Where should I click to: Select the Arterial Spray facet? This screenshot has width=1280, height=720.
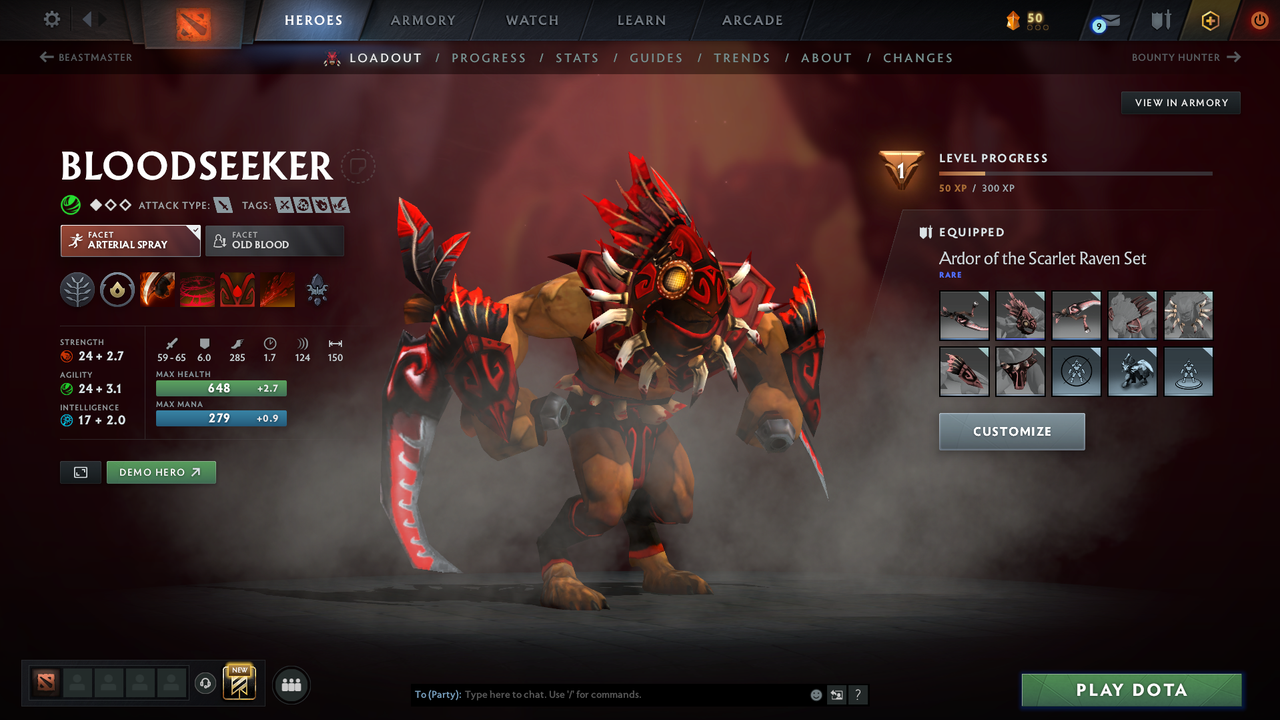[x=130, y=241]
